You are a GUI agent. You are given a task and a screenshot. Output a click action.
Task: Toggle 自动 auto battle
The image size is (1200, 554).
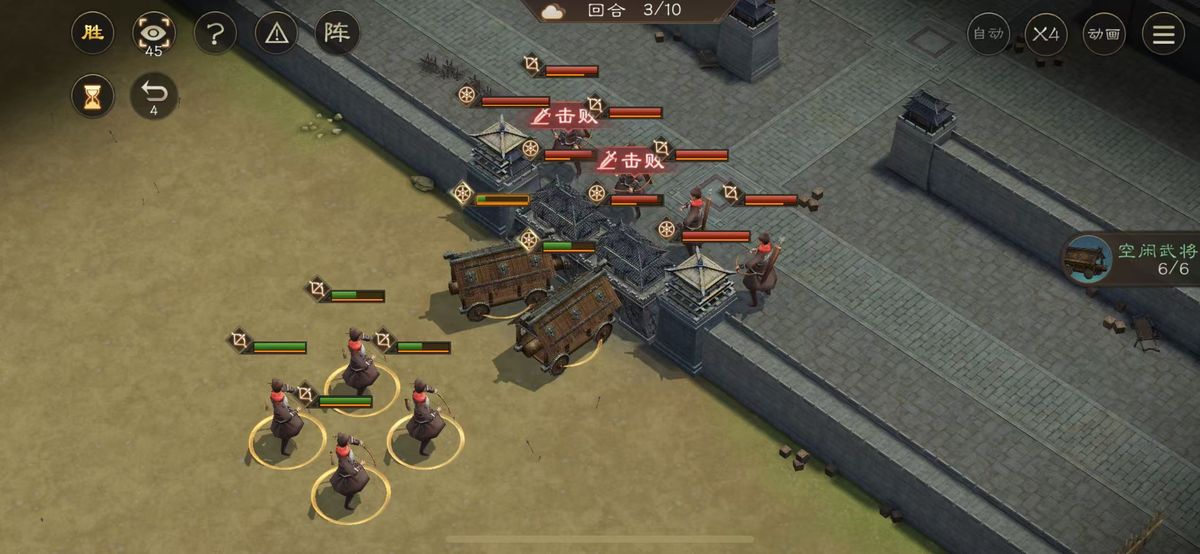pos(988,34)
